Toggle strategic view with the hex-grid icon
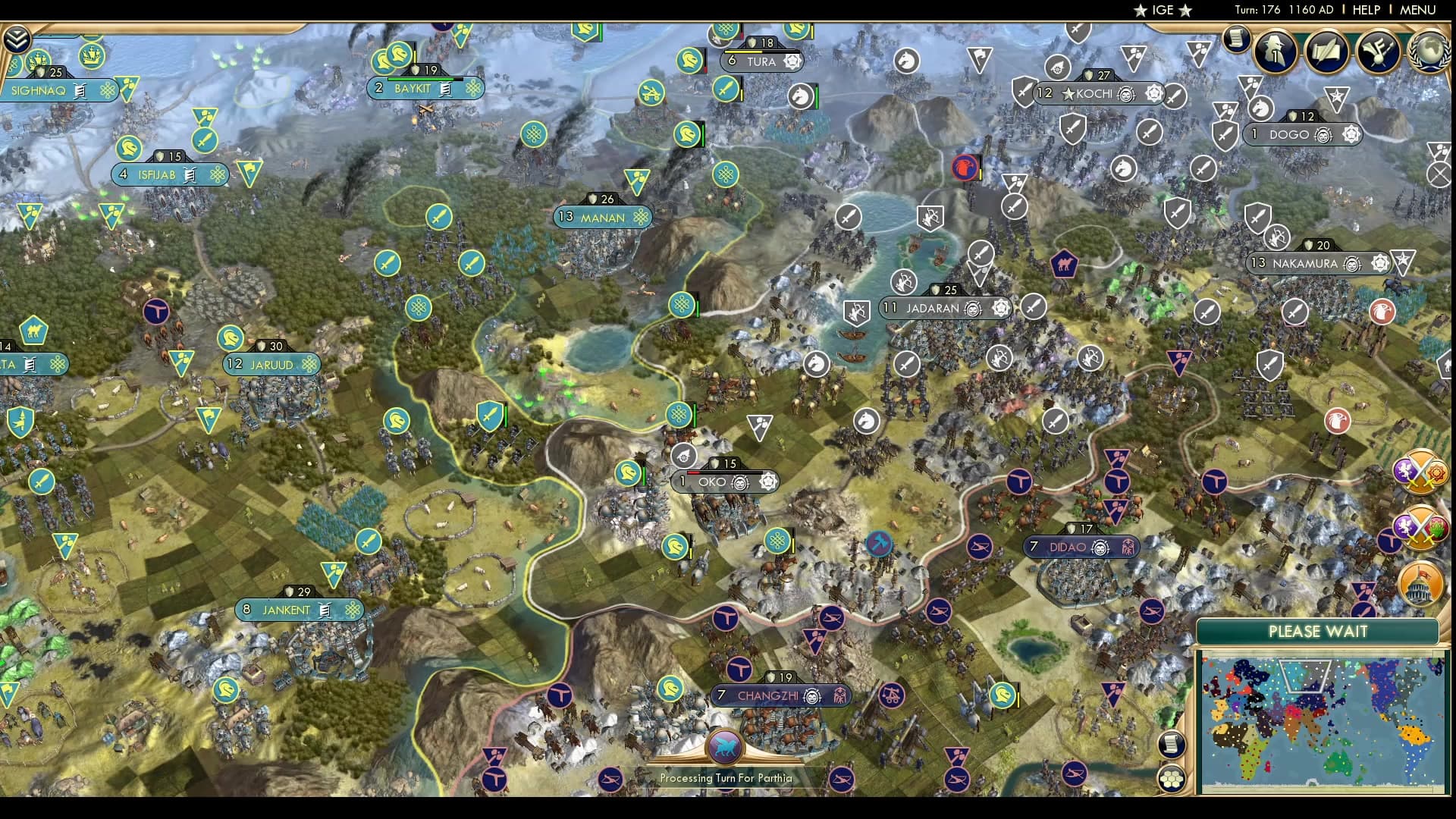 click(1172, 778)
